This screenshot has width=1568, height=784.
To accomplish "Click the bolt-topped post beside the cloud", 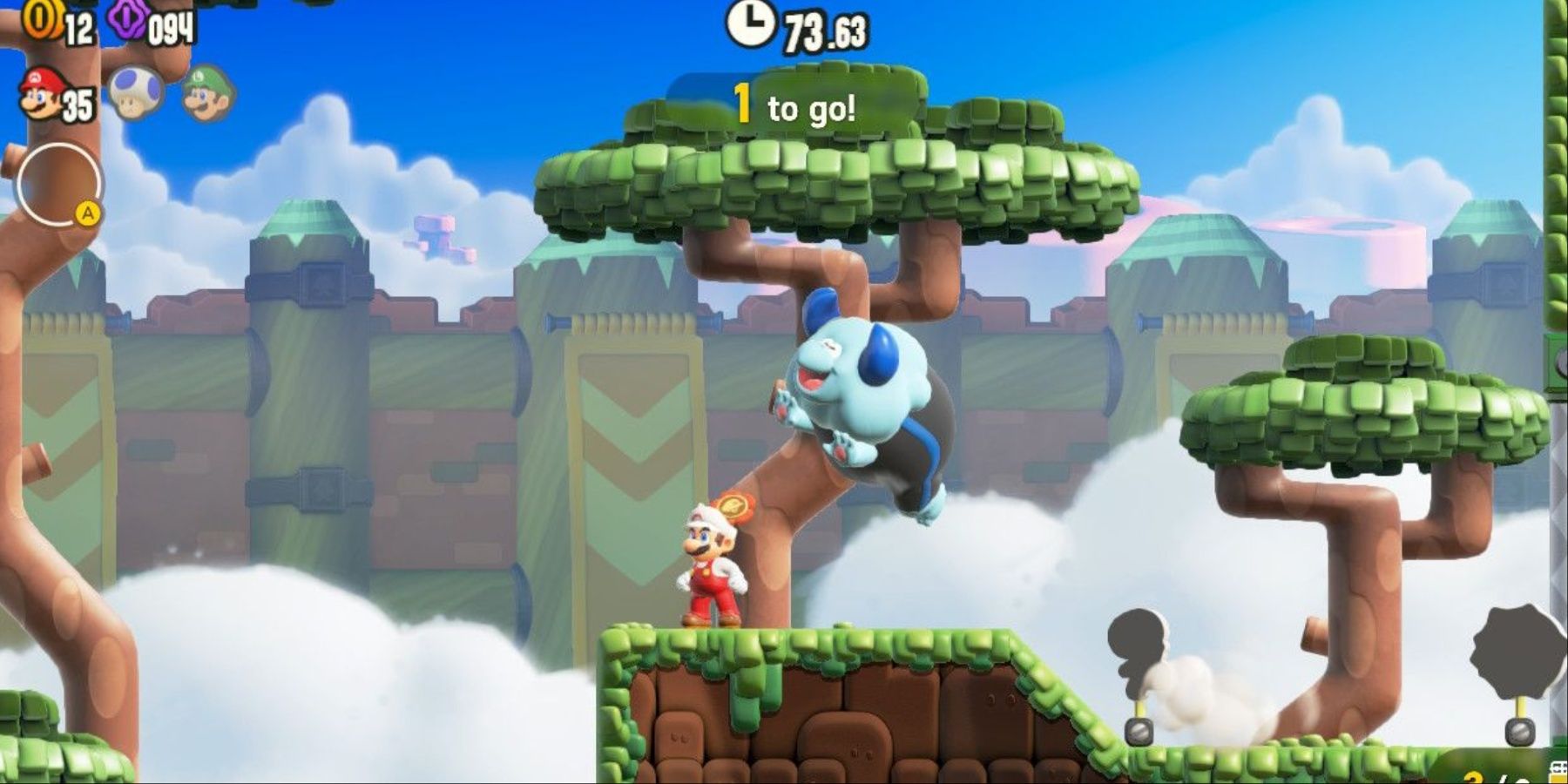I will [1139, 732].
